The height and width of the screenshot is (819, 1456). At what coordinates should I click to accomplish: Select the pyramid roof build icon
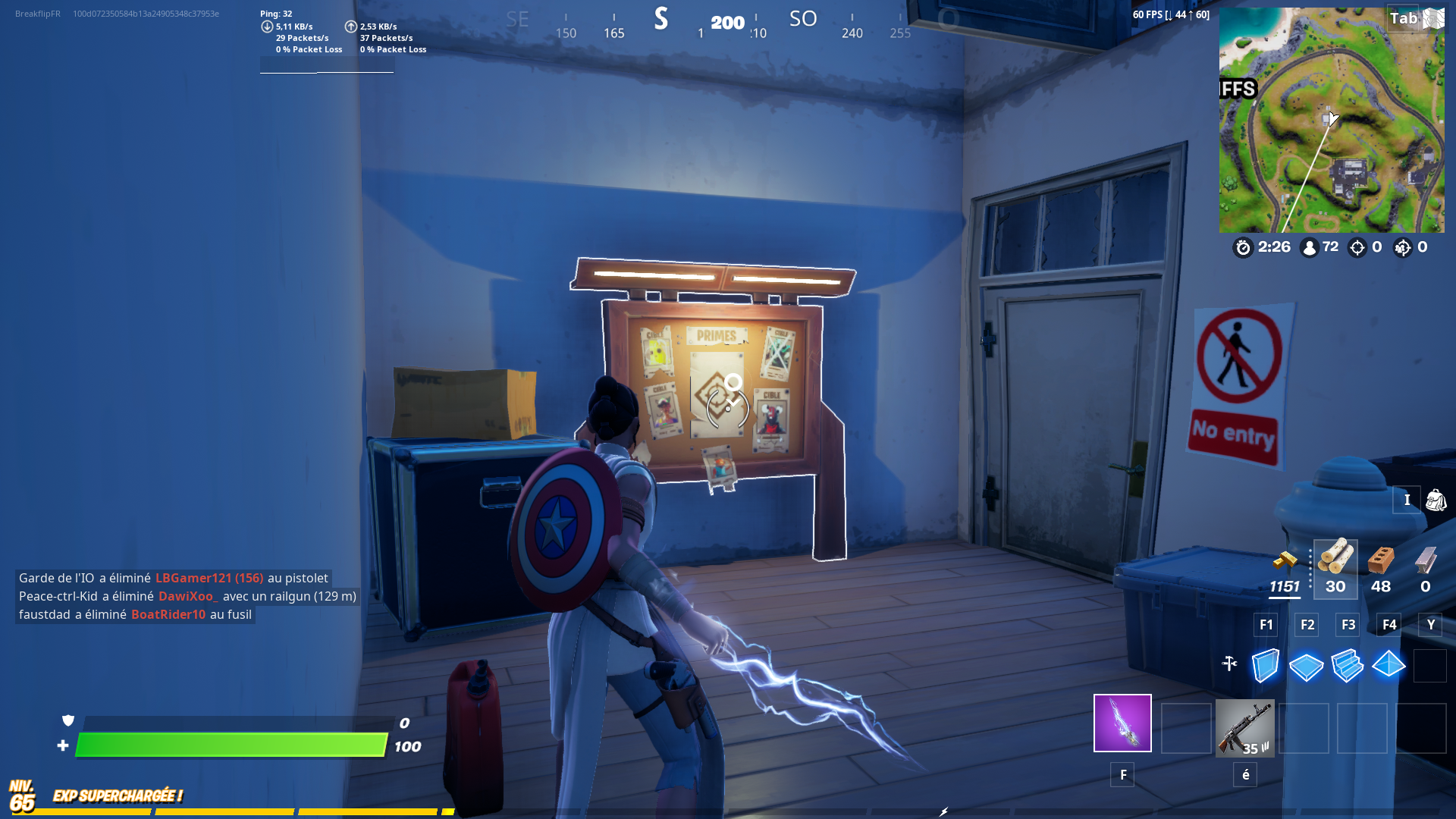point(1389,666)
